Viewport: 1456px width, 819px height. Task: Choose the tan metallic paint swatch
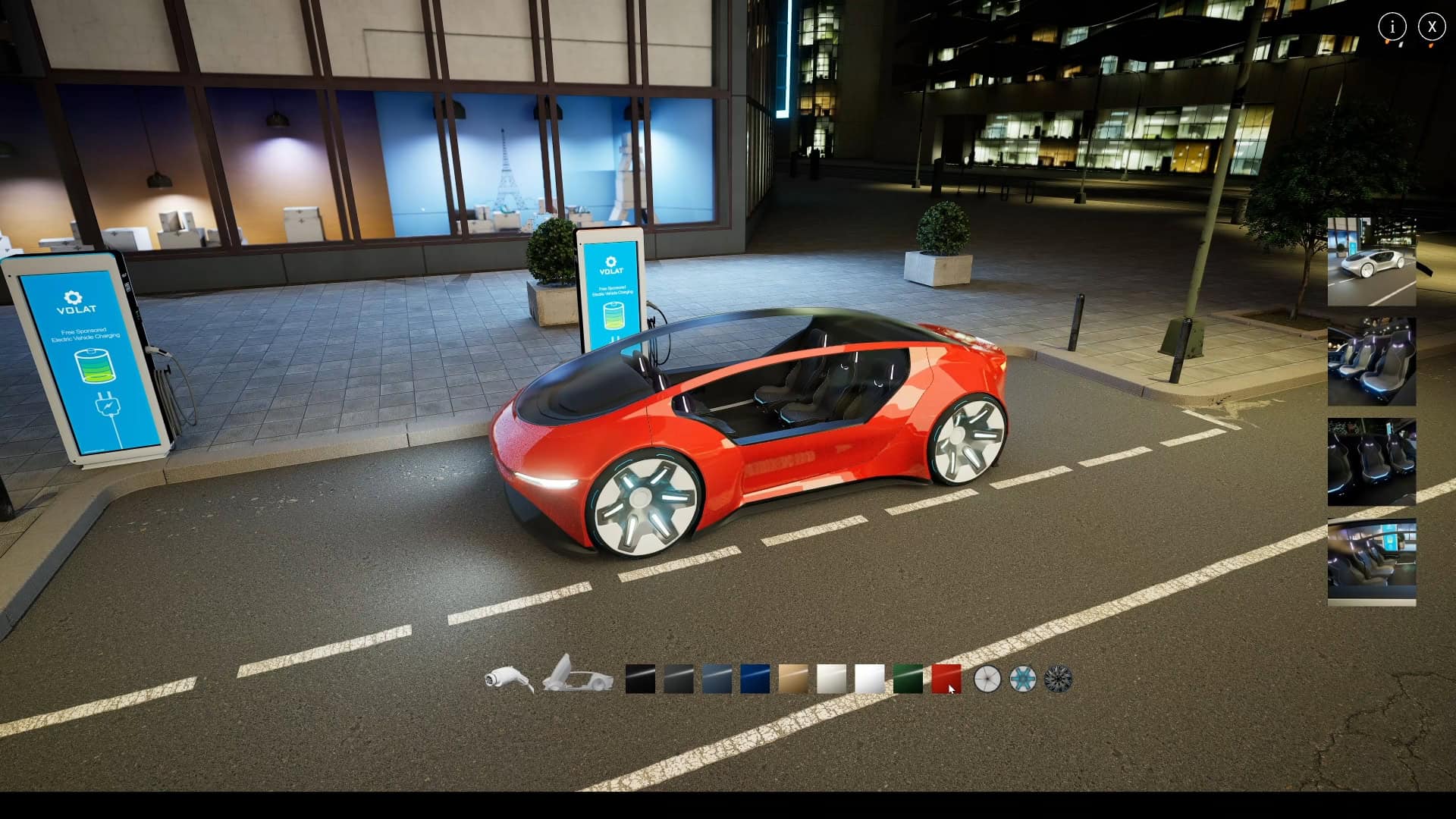coord(794,680)
